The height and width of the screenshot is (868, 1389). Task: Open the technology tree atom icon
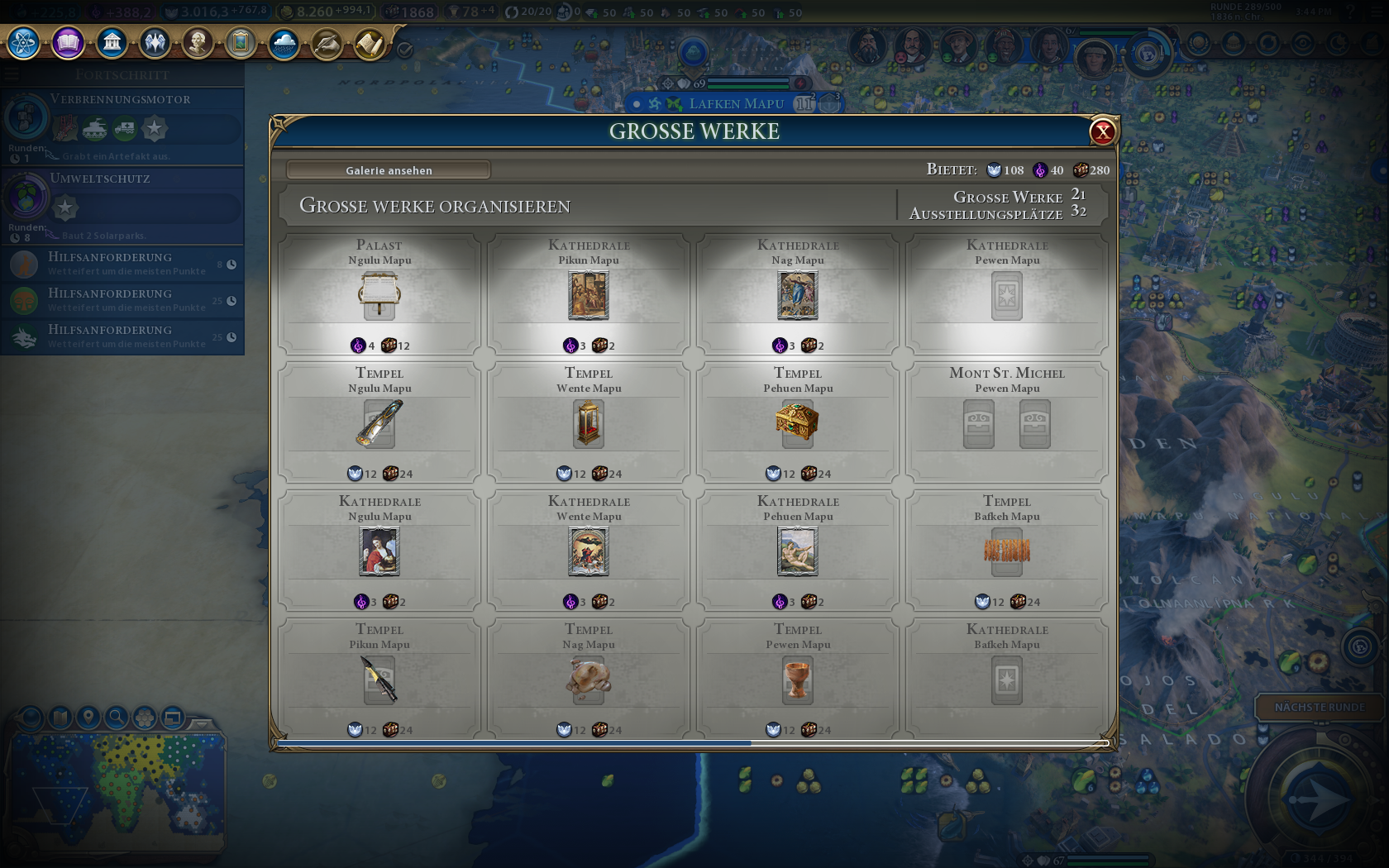pos(24,42)
